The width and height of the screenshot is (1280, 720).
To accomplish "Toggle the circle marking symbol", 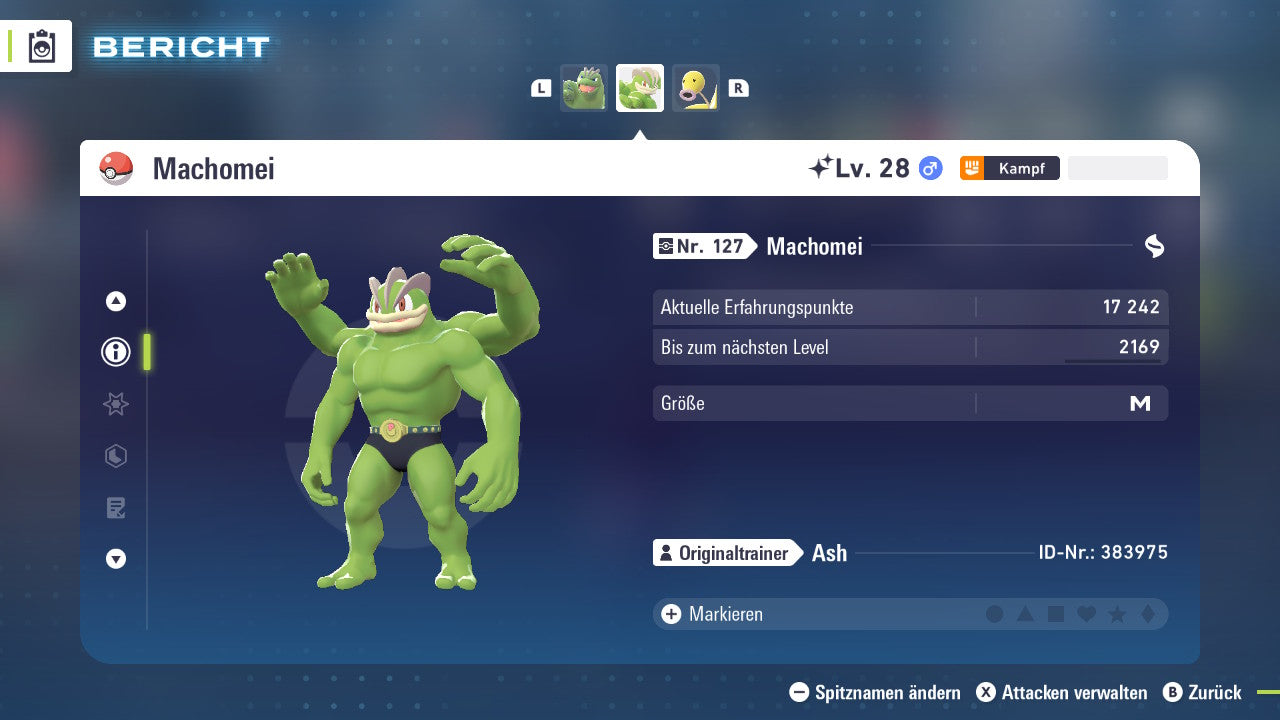I will pyautogui.click(x=995, y=614).
